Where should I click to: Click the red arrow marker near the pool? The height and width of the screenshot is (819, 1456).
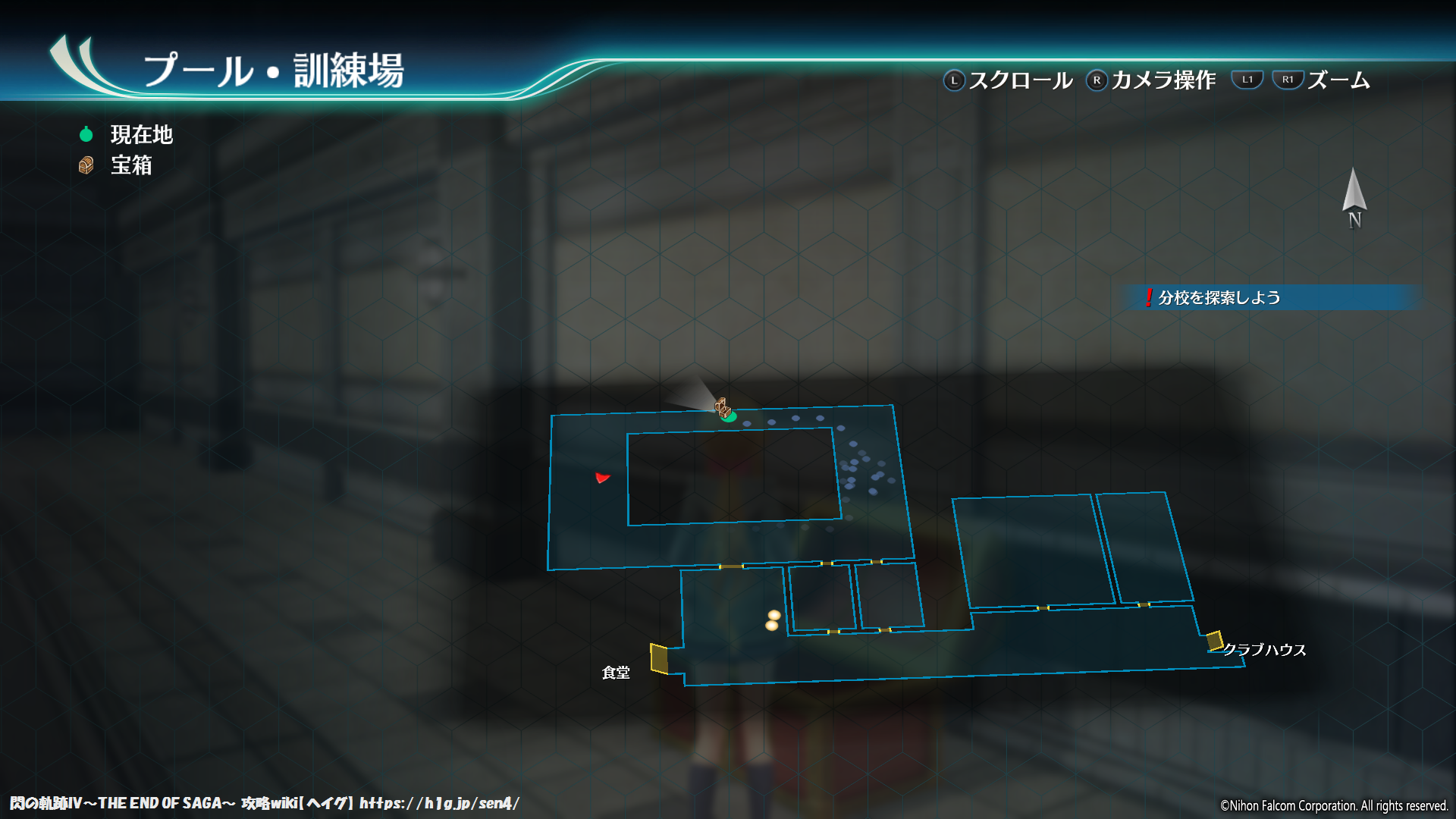coord(601,479)
